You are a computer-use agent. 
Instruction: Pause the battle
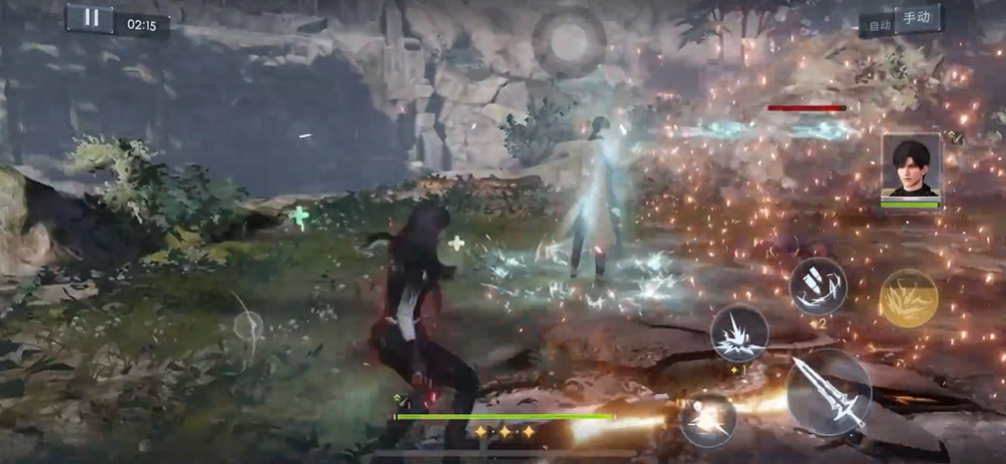pos(91,17)
